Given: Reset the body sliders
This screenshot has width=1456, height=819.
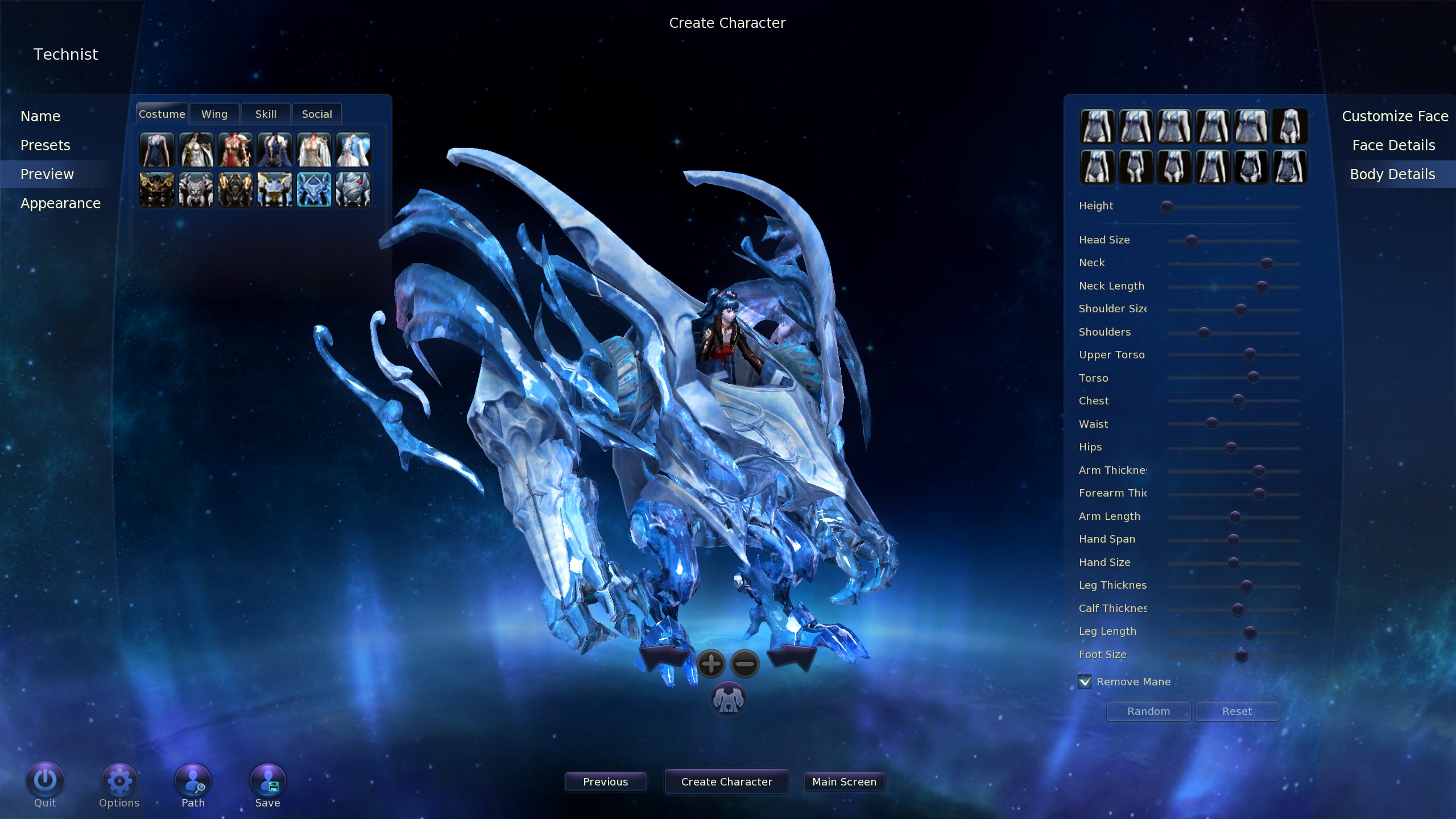Looking at the screenshot, I should click(x=1237, y=712).
